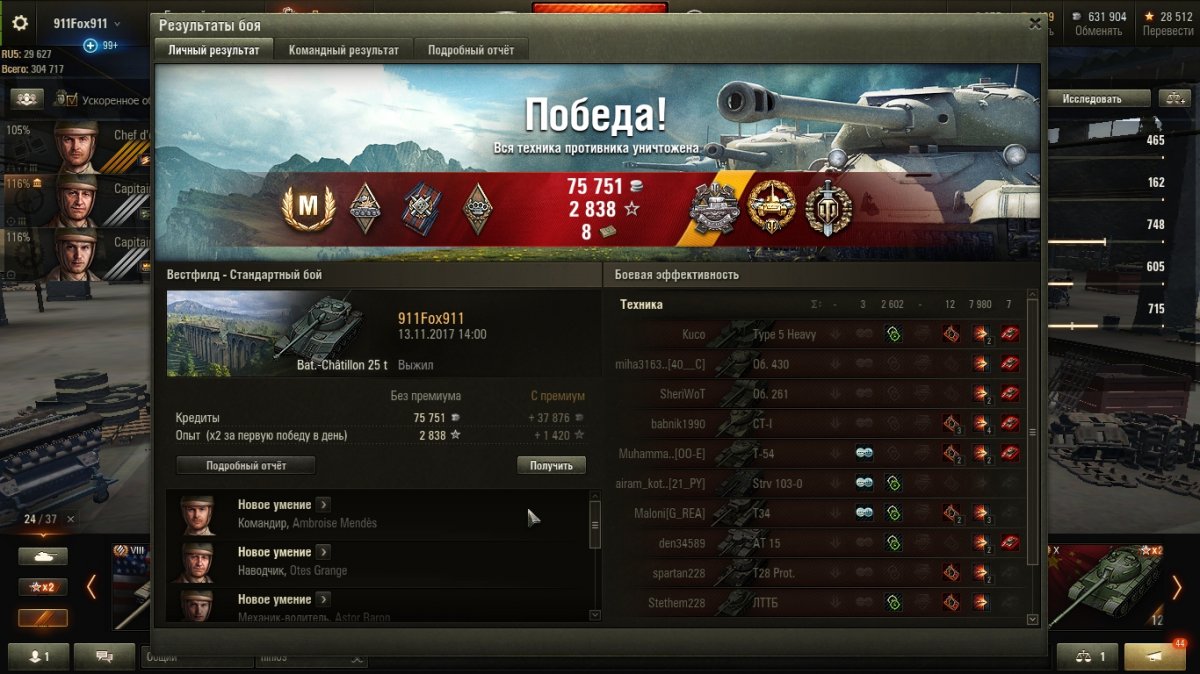Open the Подробный отчёт tab
The image size is (1200, 674).
tap(471, 50)
